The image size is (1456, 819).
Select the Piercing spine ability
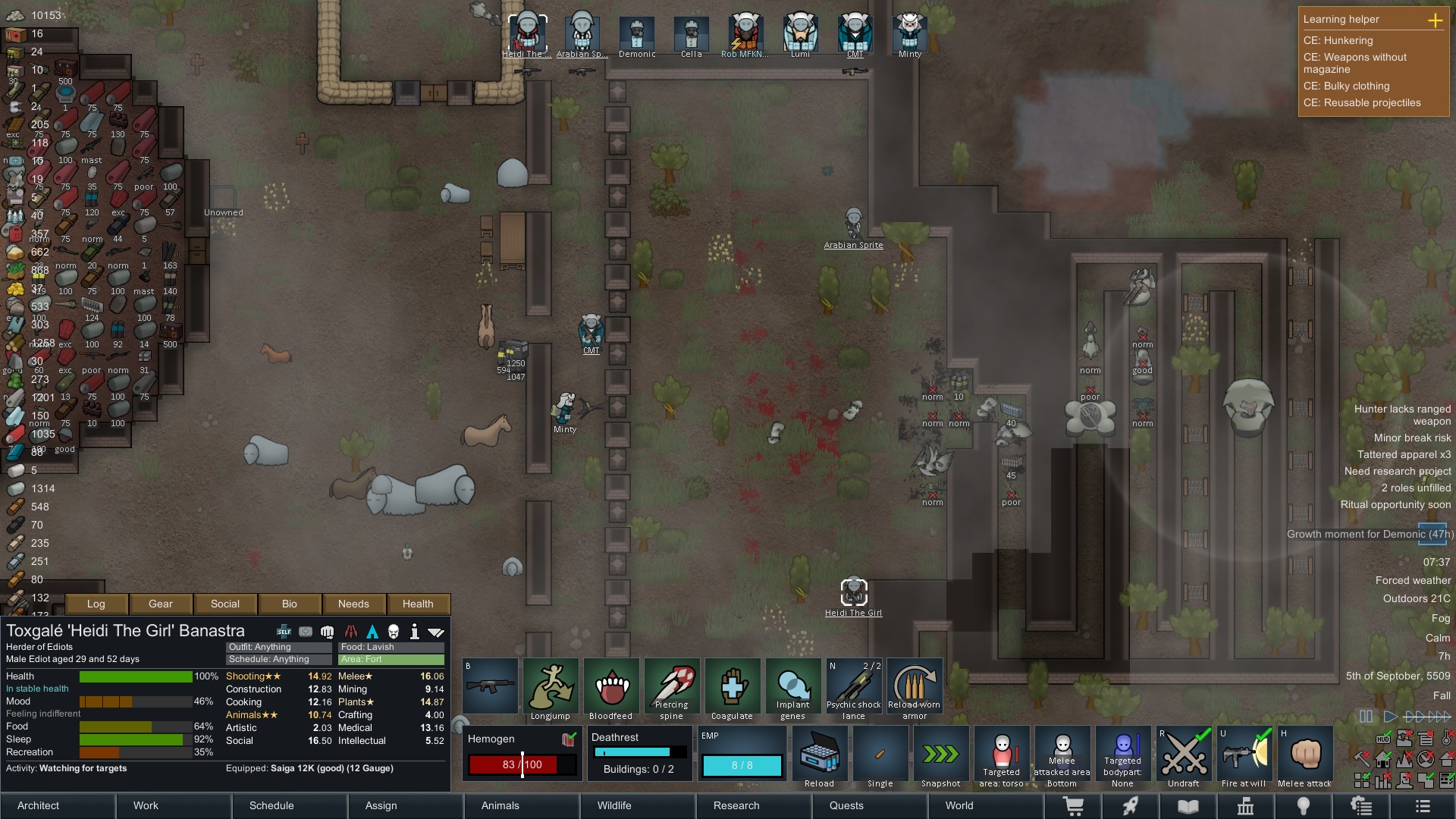click(x=671, y=686)
